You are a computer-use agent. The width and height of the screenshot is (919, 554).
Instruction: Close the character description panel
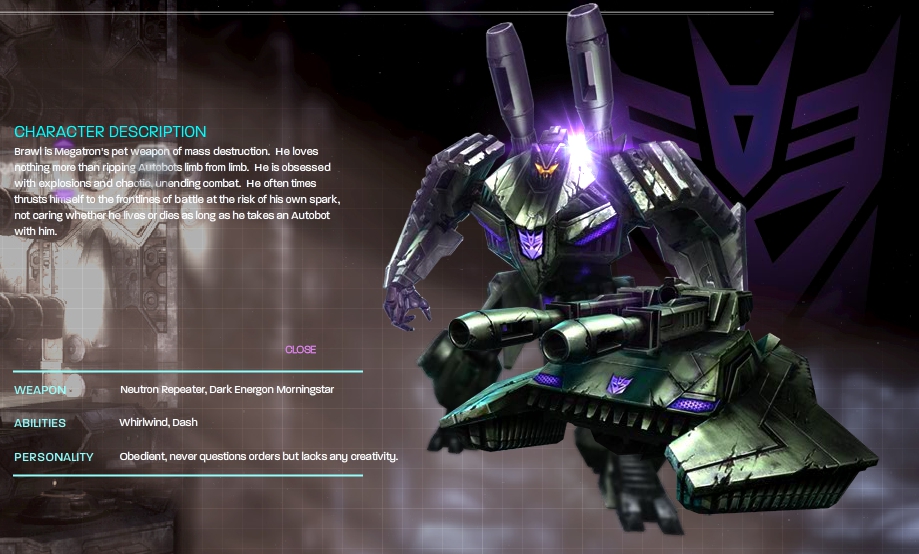300,350
